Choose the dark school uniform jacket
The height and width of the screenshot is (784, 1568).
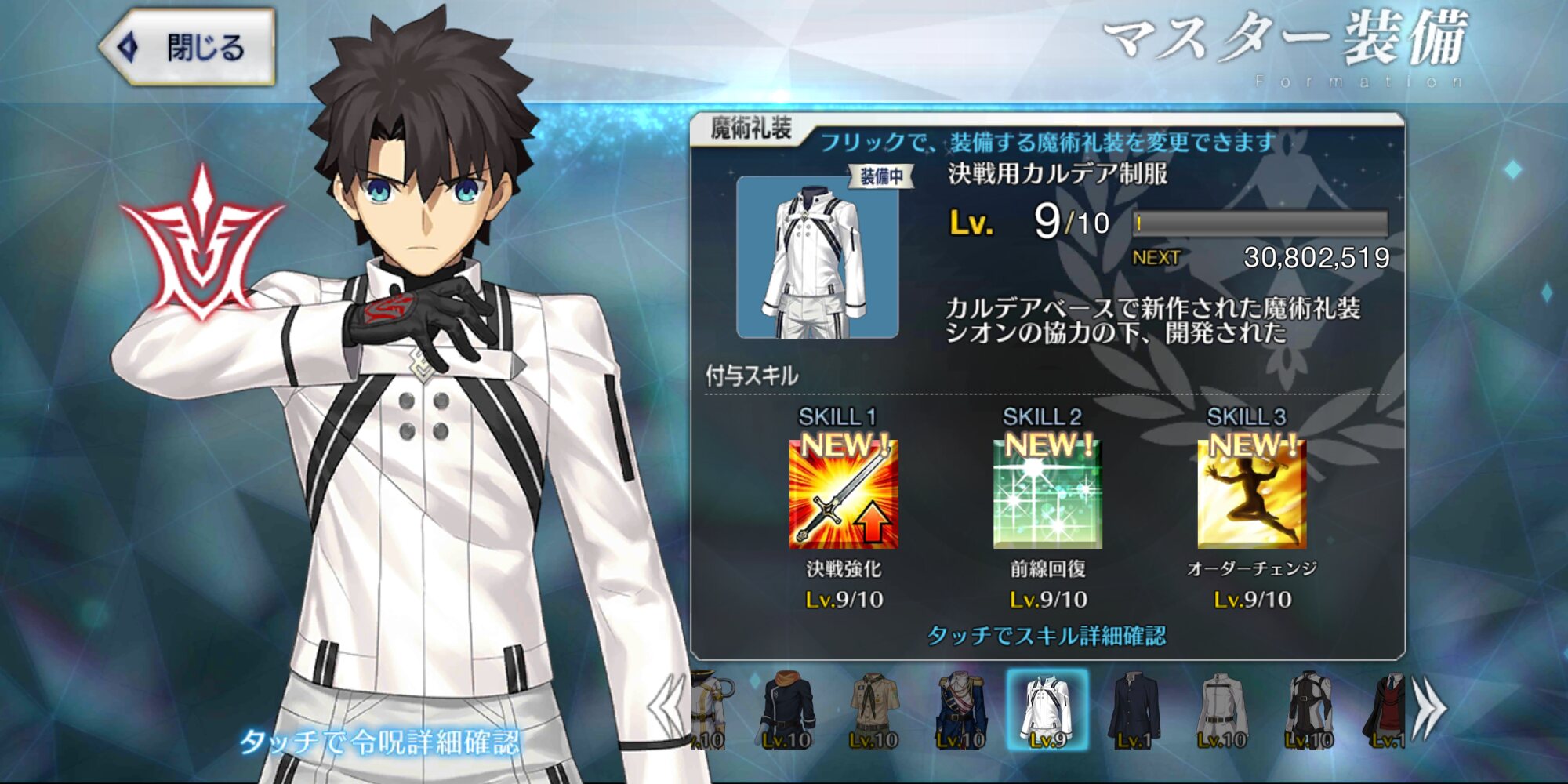1134,710
